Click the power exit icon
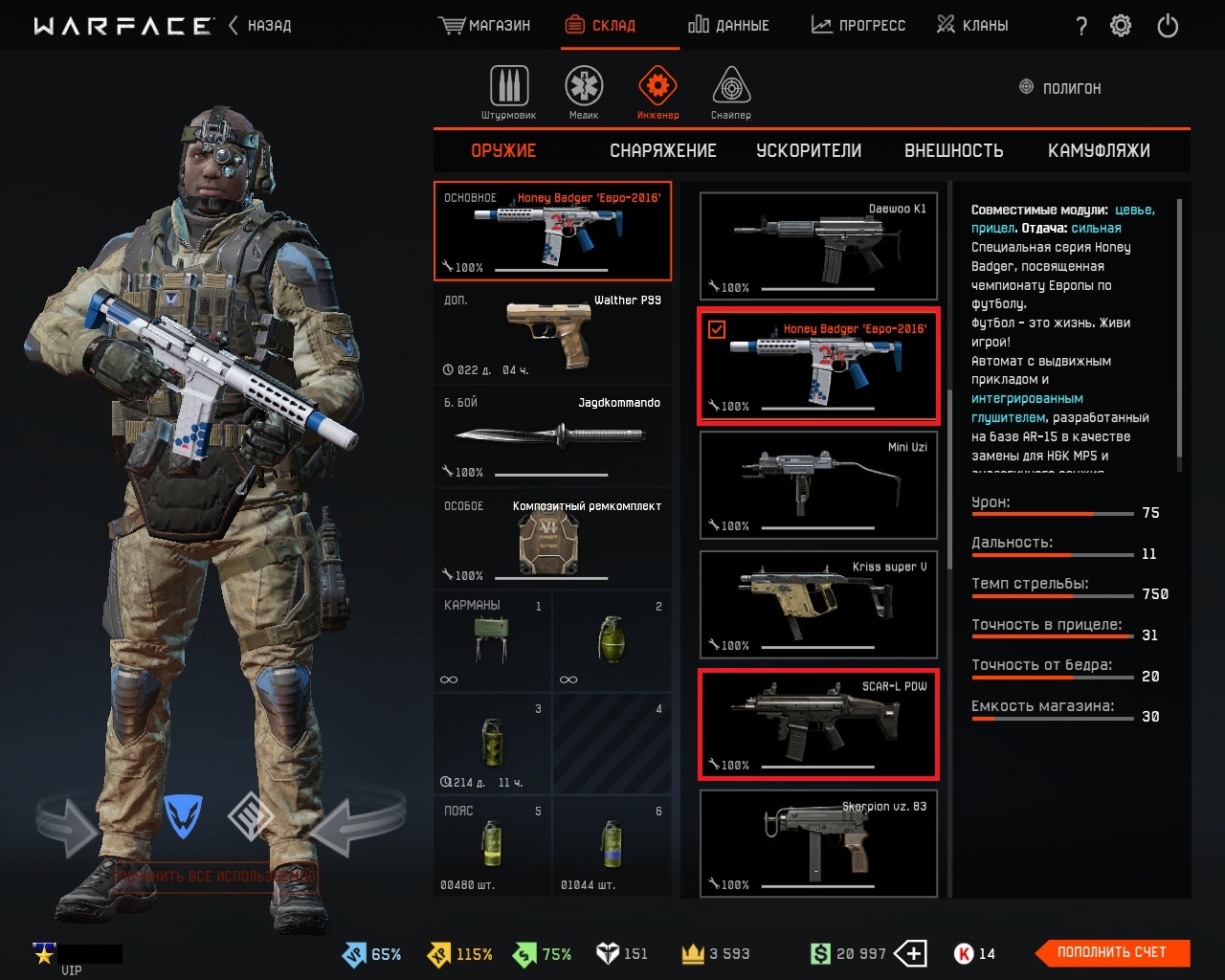Viewport: 1225px width, 980px height. (1168, 26)
